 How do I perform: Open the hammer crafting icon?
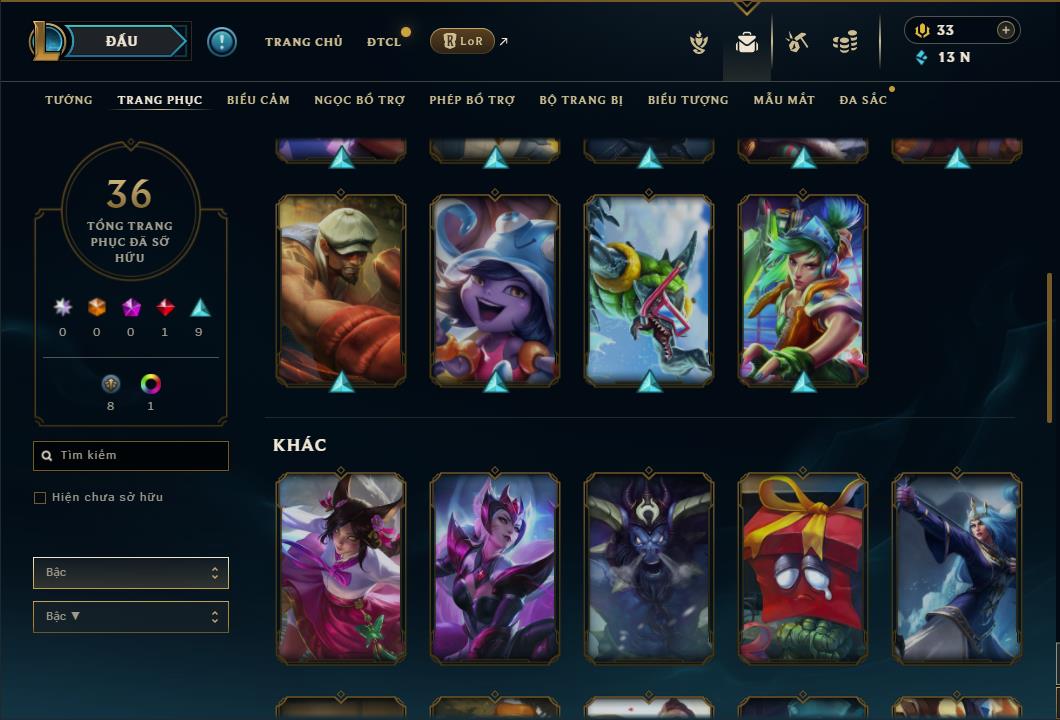796,42
